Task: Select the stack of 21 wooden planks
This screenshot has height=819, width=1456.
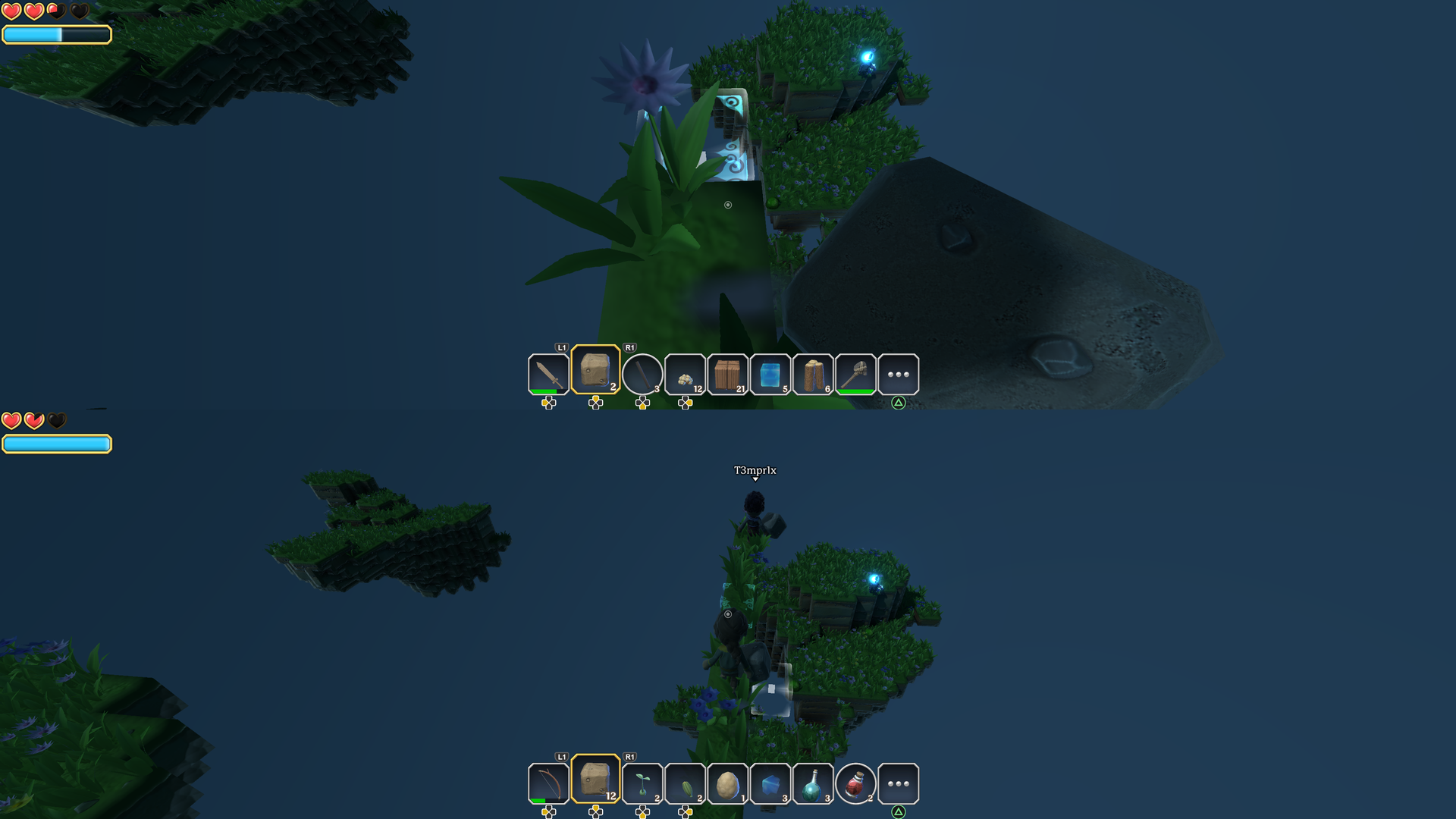Action: [x=728, y=373]
